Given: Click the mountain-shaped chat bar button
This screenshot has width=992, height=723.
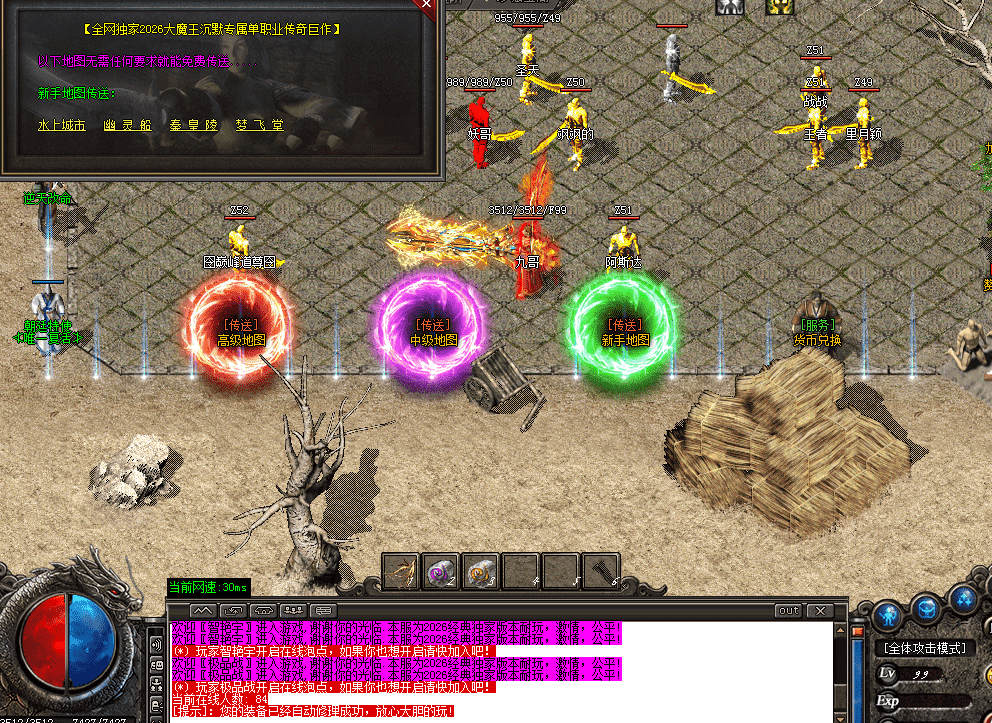Looking at the screenshot, I should (x=203, y=610).
